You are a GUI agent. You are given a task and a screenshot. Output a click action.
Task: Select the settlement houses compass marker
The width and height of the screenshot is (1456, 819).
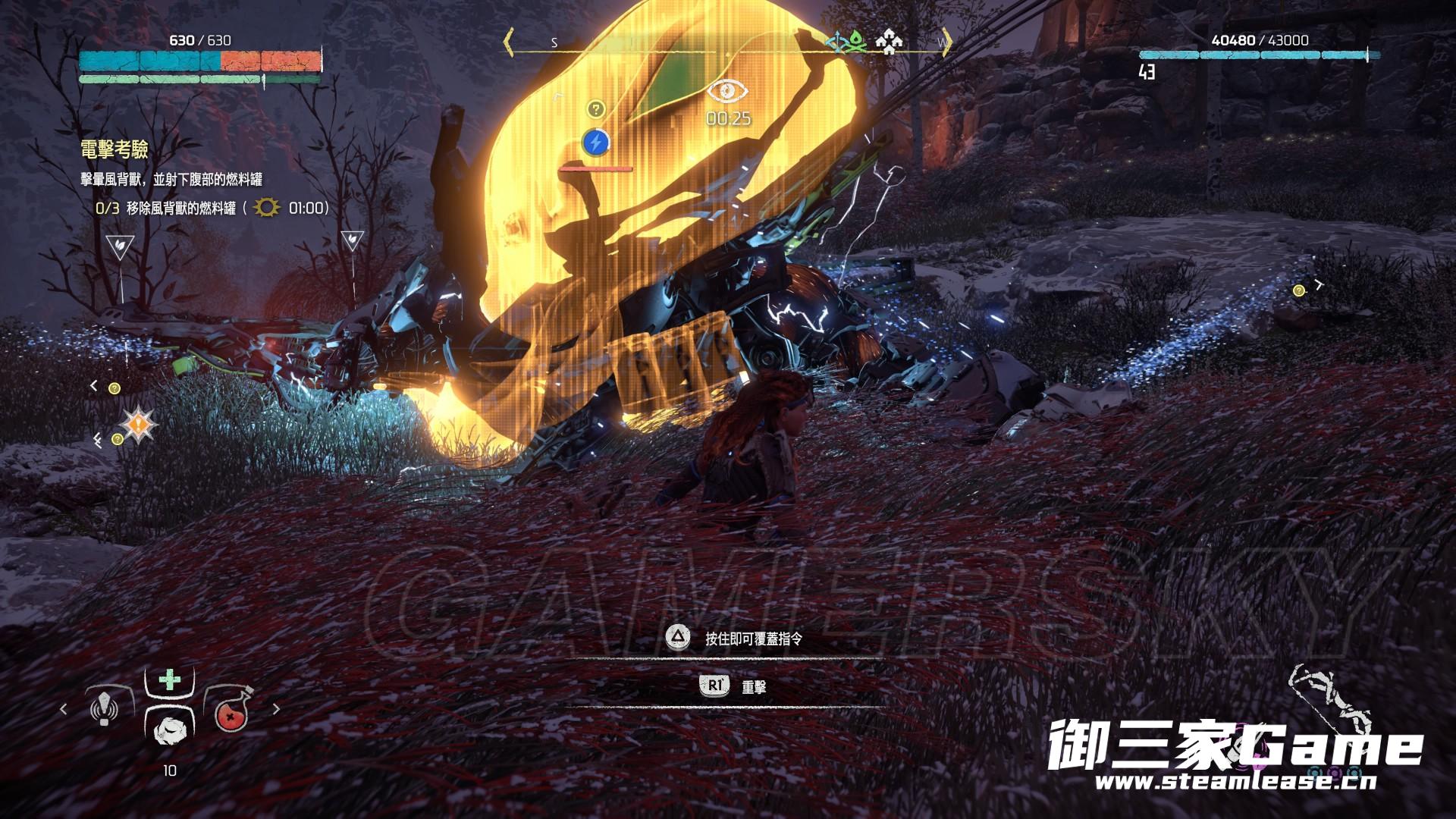888,42
